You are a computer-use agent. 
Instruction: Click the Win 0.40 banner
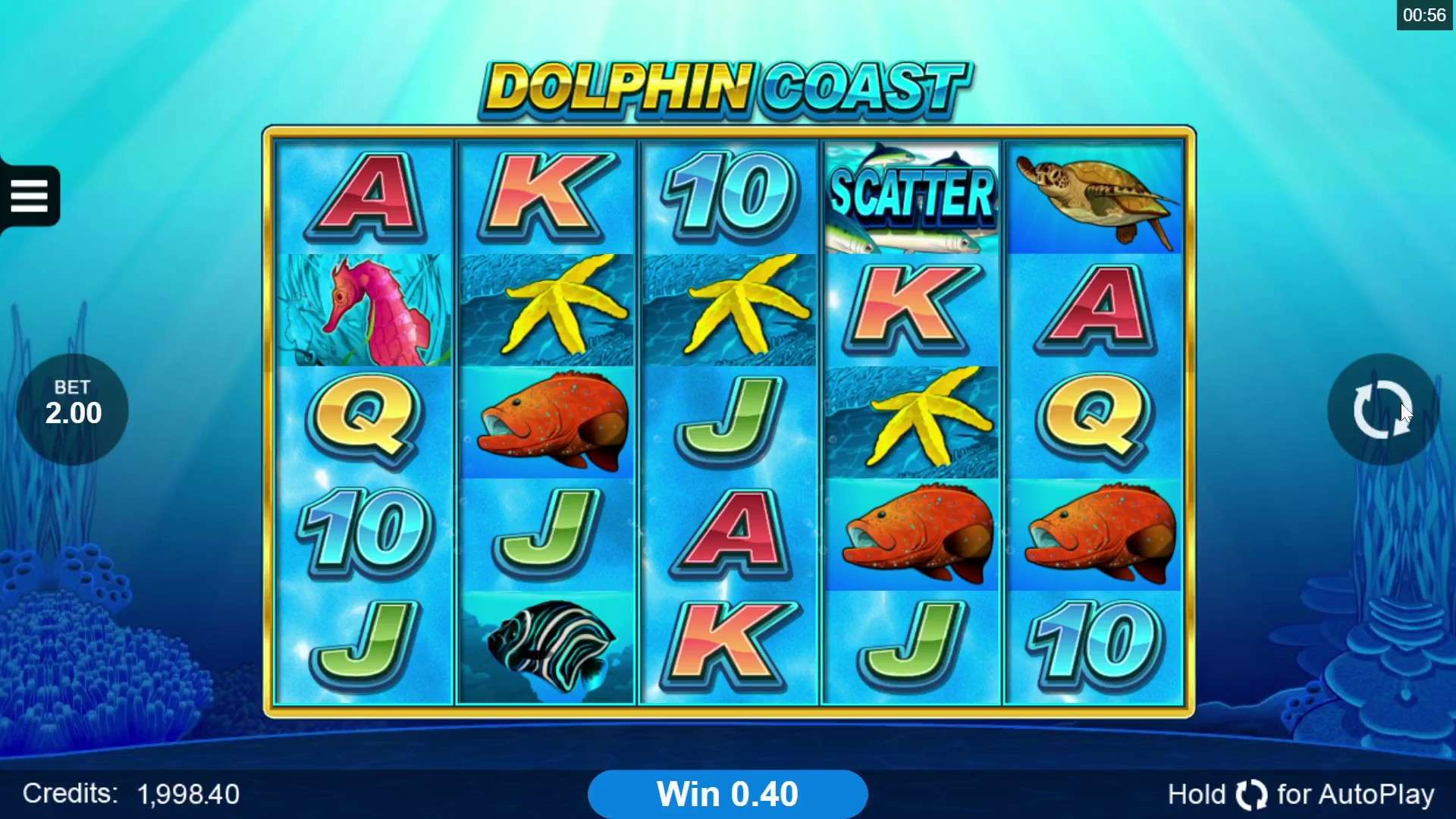coord(728,793)
